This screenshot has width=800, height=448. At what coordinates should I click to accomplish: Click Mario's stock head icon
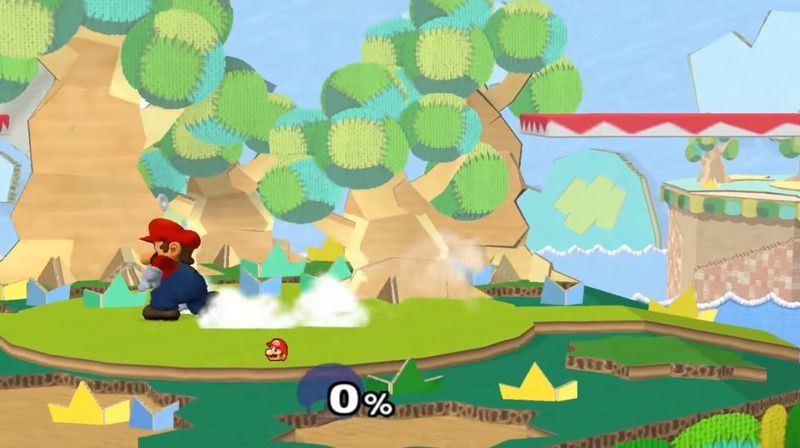click(x=273, y=349)
